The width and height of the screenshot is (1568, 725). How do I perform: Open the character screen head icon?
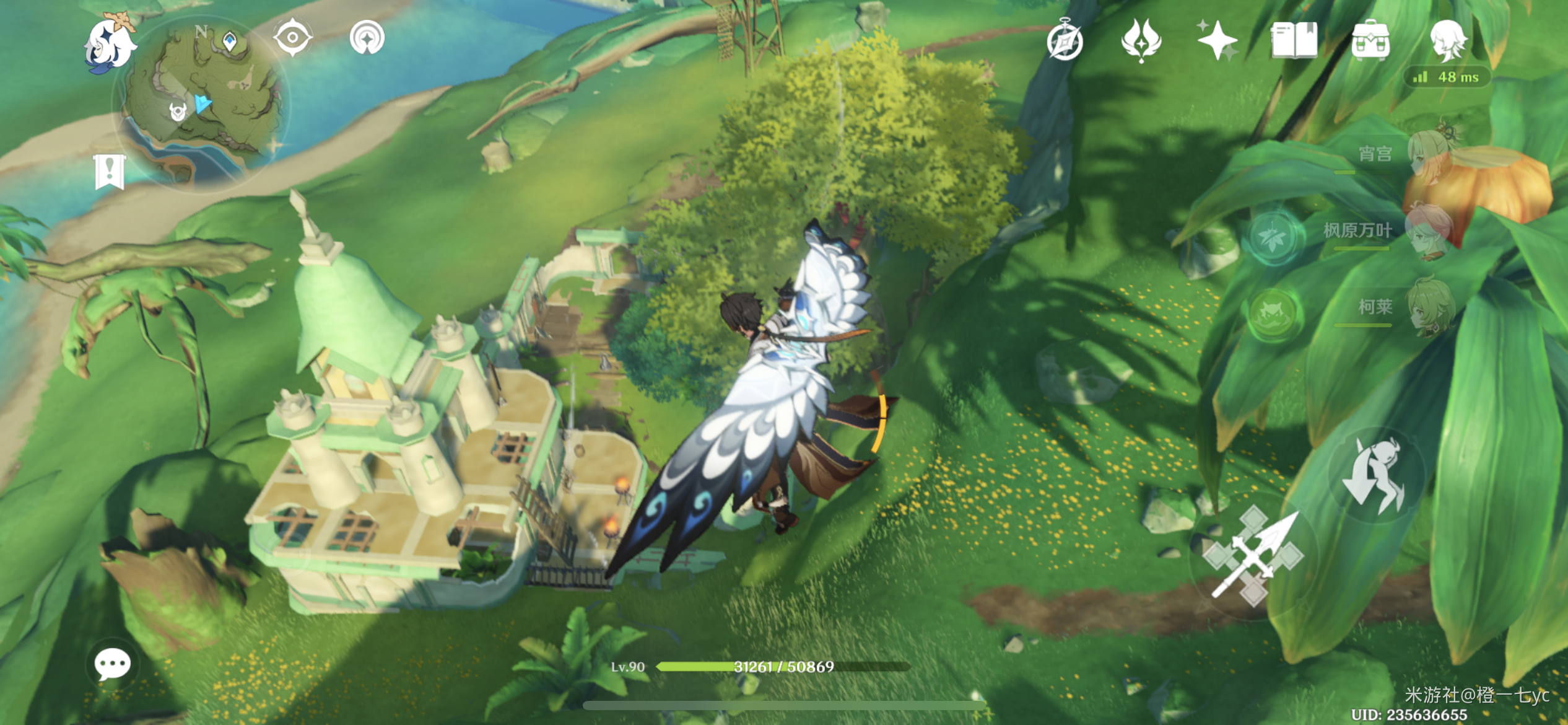tap(1448, 40)
